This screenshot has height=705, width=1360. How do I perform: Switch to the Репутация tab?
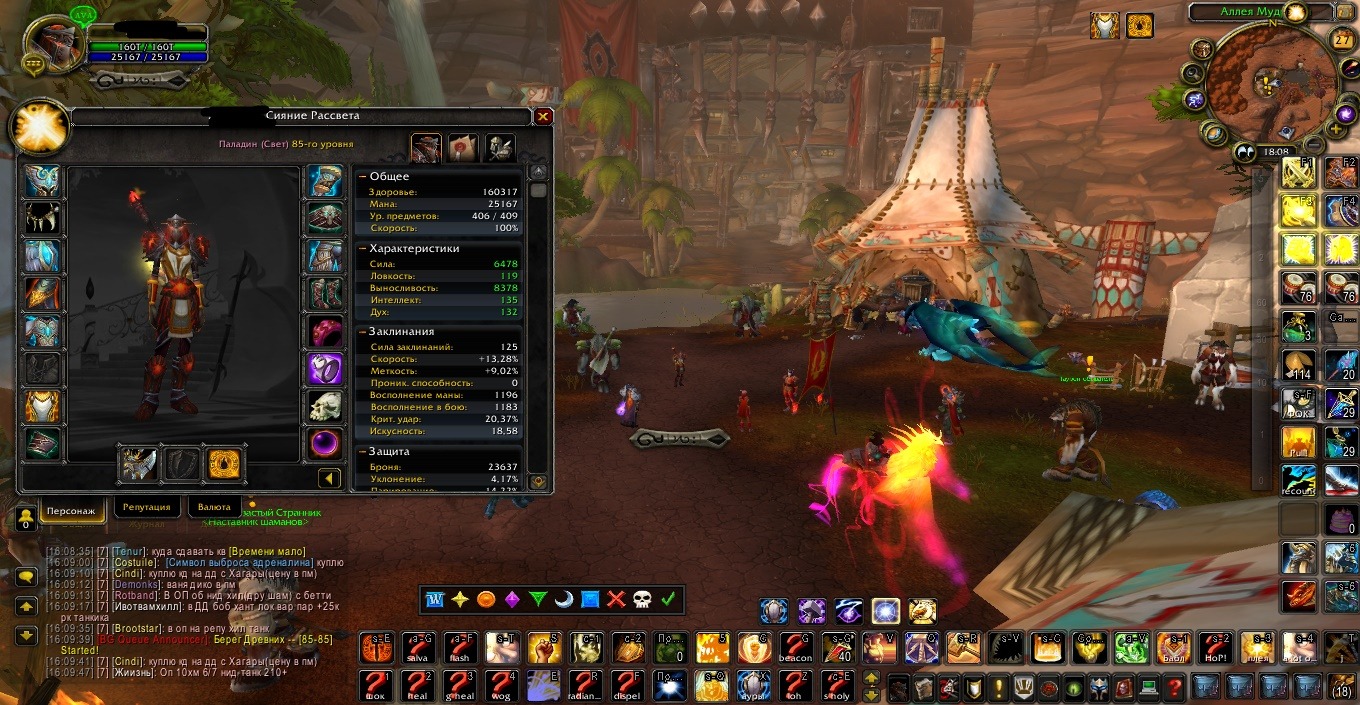point(147,508)
